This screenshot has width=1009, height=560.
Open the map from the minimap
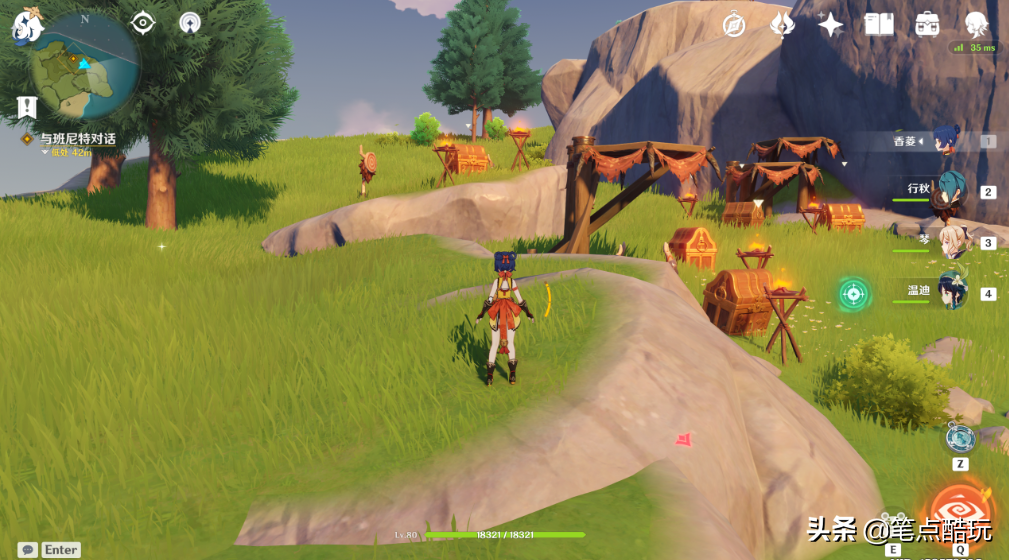pos(84,66)
